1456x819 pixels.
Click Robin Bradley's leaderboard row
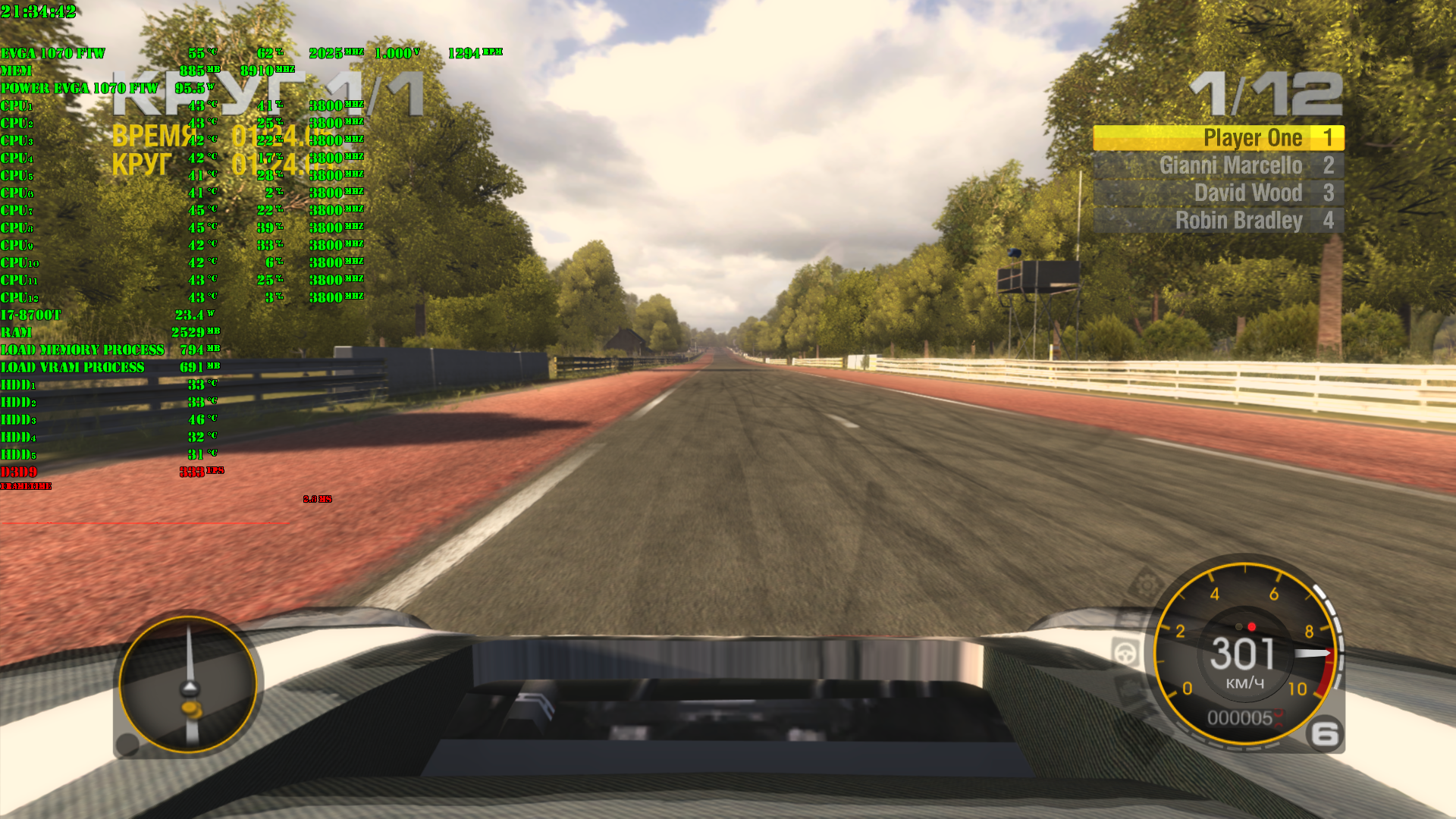coord(1218,221)
